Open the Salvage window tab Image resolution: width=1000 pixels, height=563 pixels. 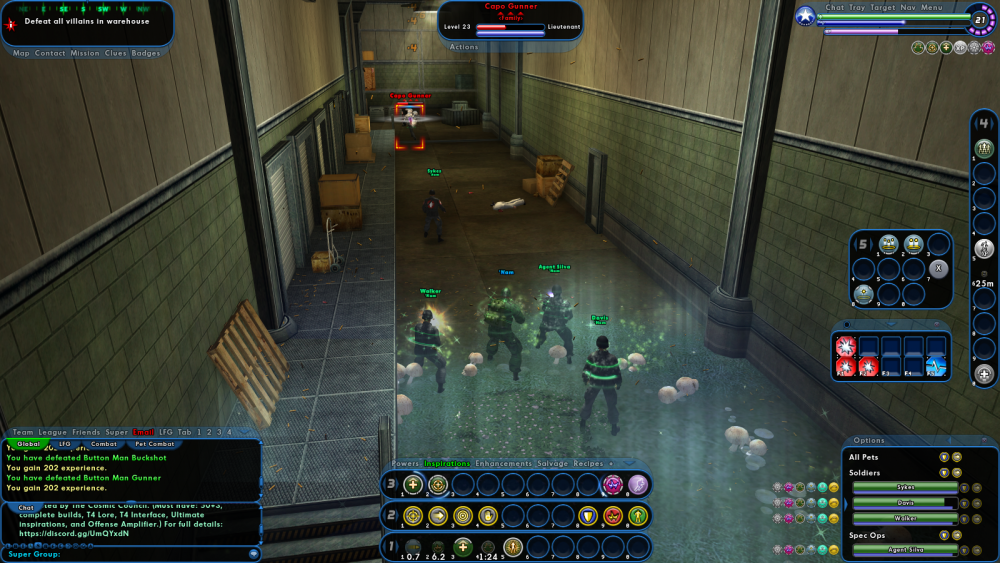click(553, 463)
